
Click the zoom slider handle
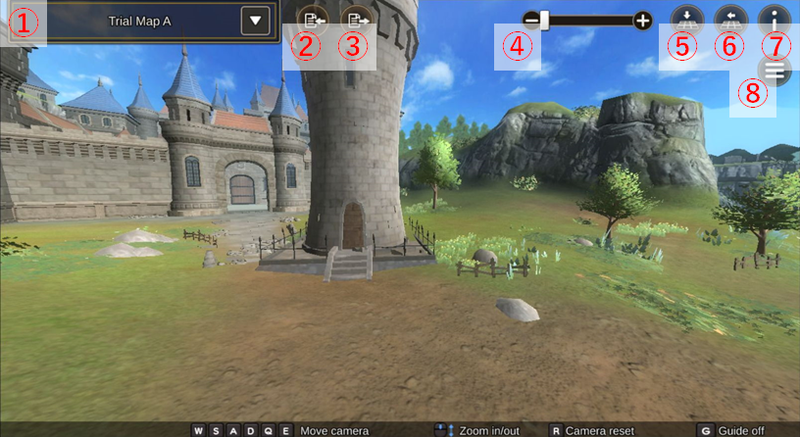tap(545, 19)
